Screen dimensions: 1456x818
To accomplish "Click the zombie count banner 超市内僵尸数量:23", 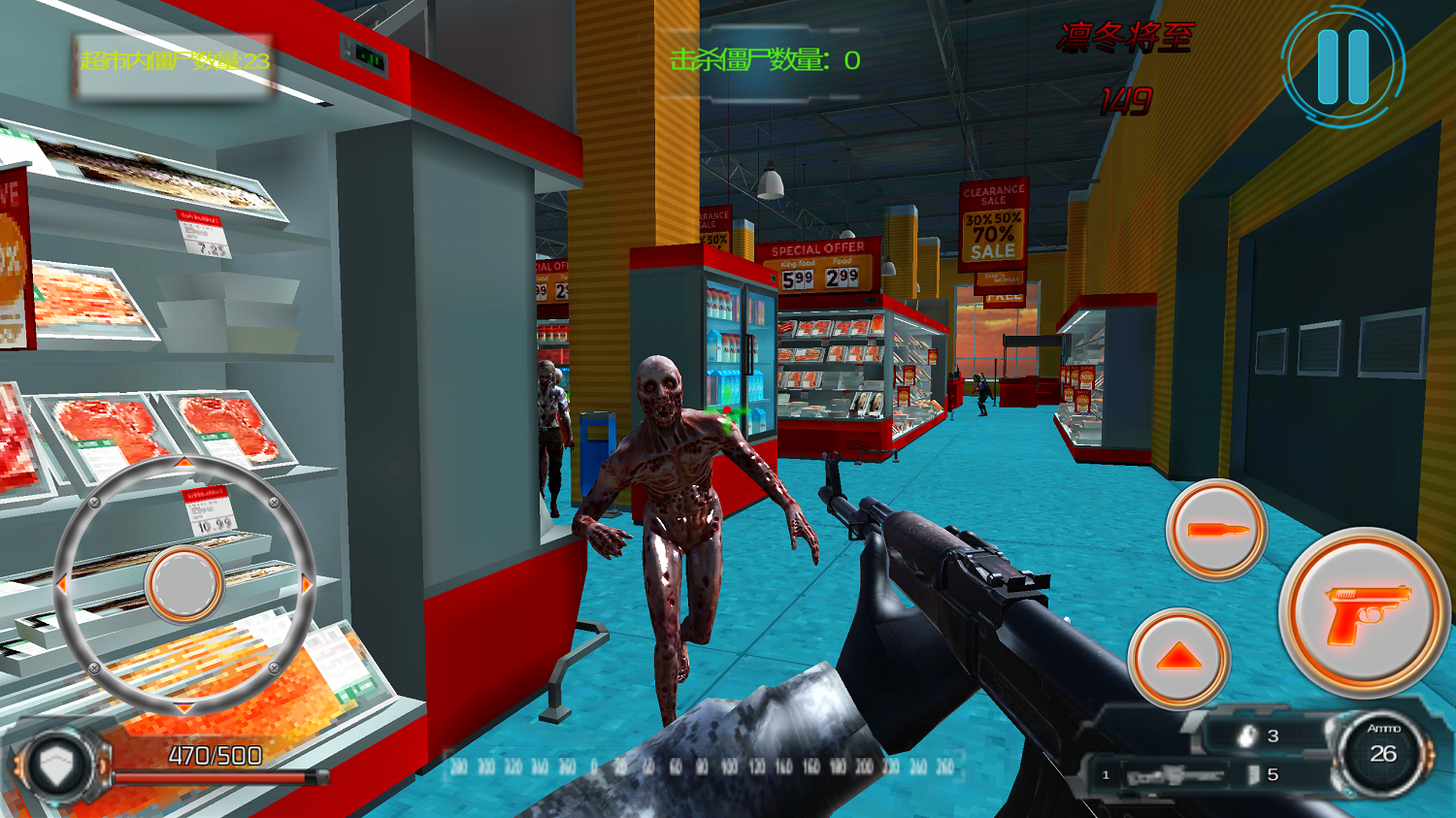I will (175, 60).
